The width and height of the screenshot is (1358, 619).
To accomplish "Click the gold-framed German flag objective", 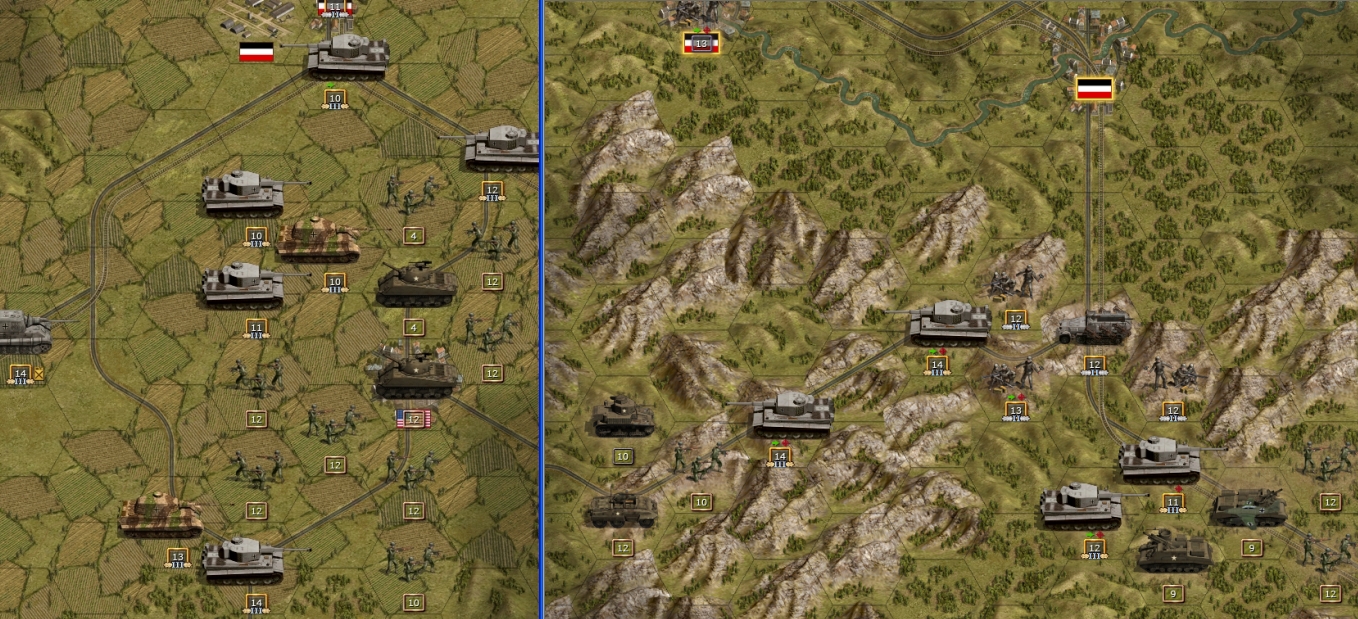I will pos(1095,88).
